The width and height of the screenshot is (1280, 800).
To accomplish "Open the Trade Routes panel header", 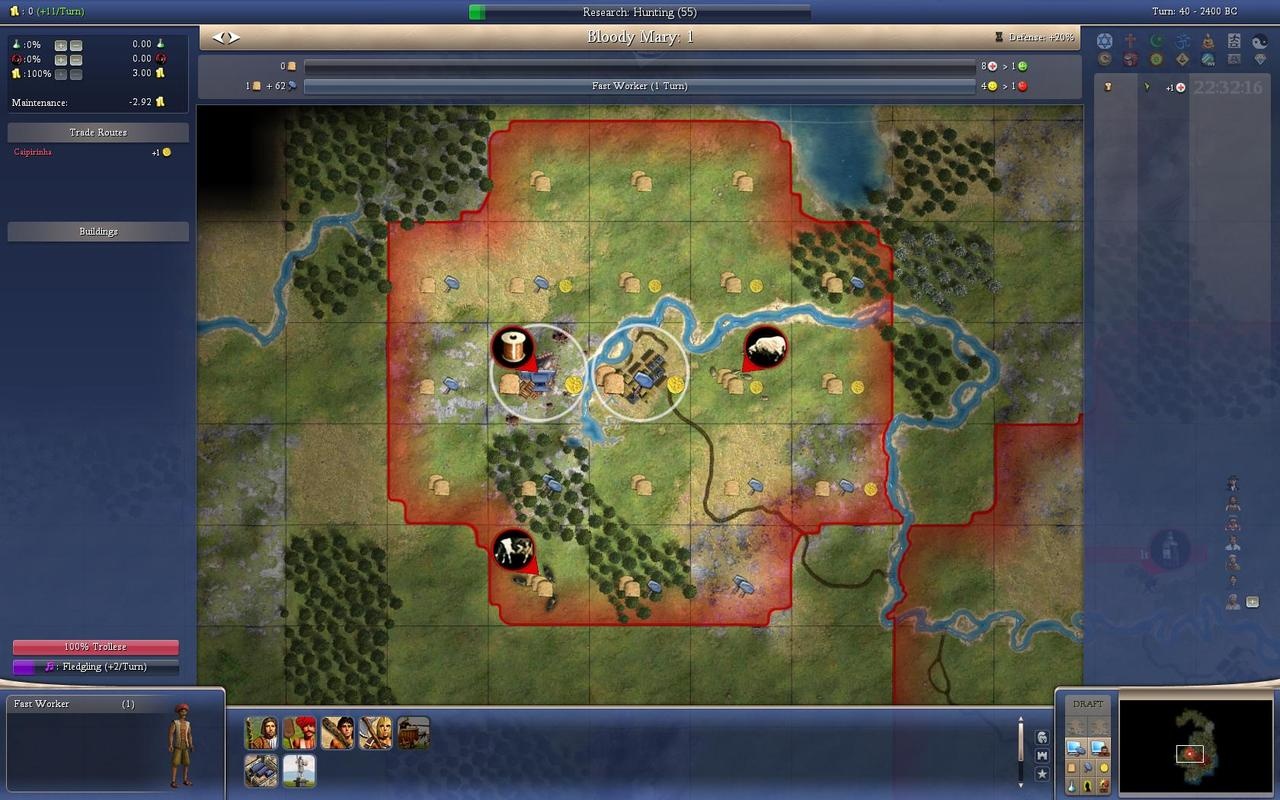I will (98, 132).
